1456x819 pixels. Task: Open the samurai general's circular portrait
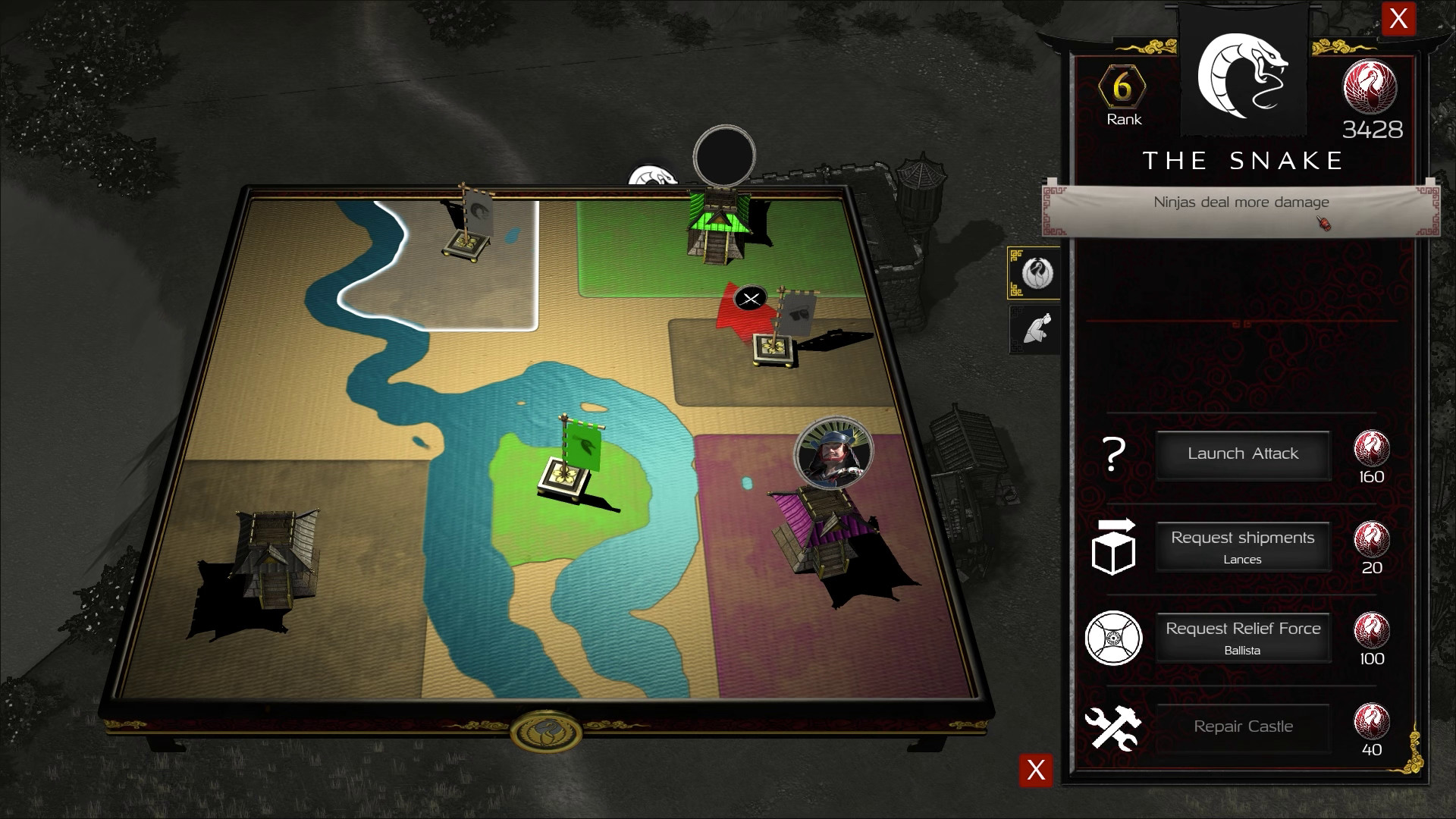(x=834, y=450)
